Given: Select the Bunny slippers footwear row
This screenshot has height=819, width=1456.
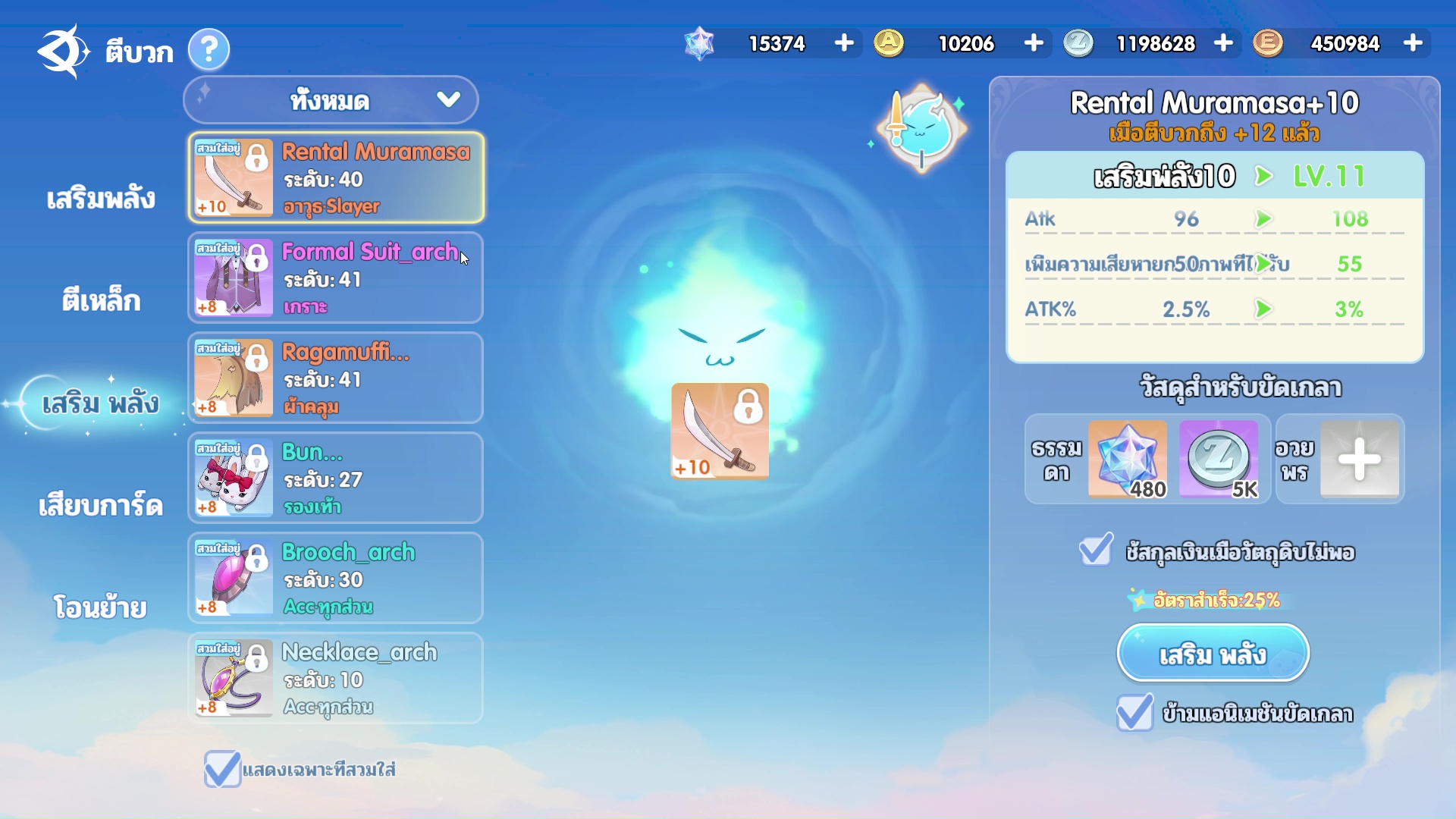Looking at the screenshot, I should 335,479.
